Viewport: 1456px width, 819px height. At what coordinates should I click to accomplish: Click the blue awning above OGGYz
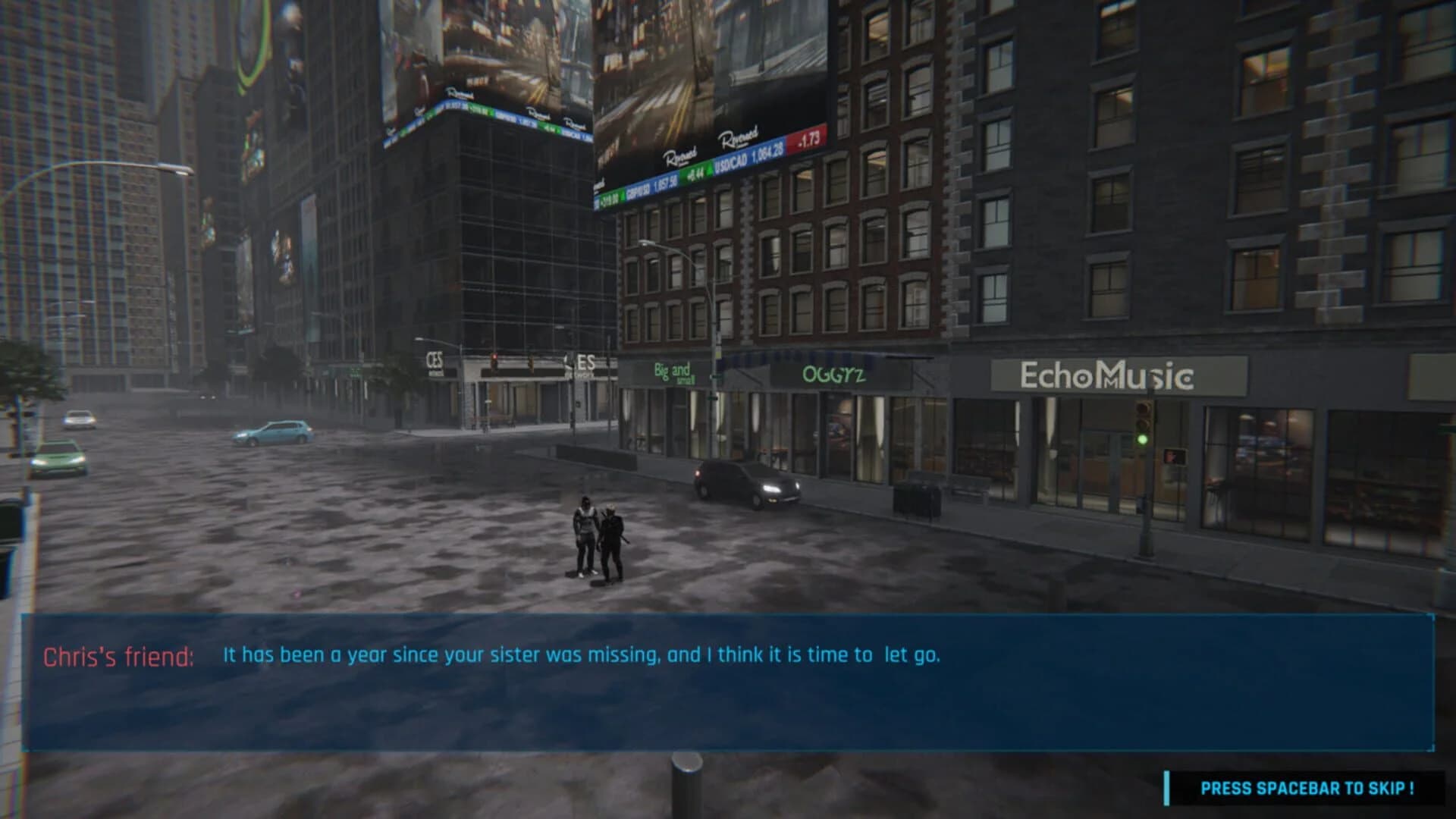pos(811,357)
